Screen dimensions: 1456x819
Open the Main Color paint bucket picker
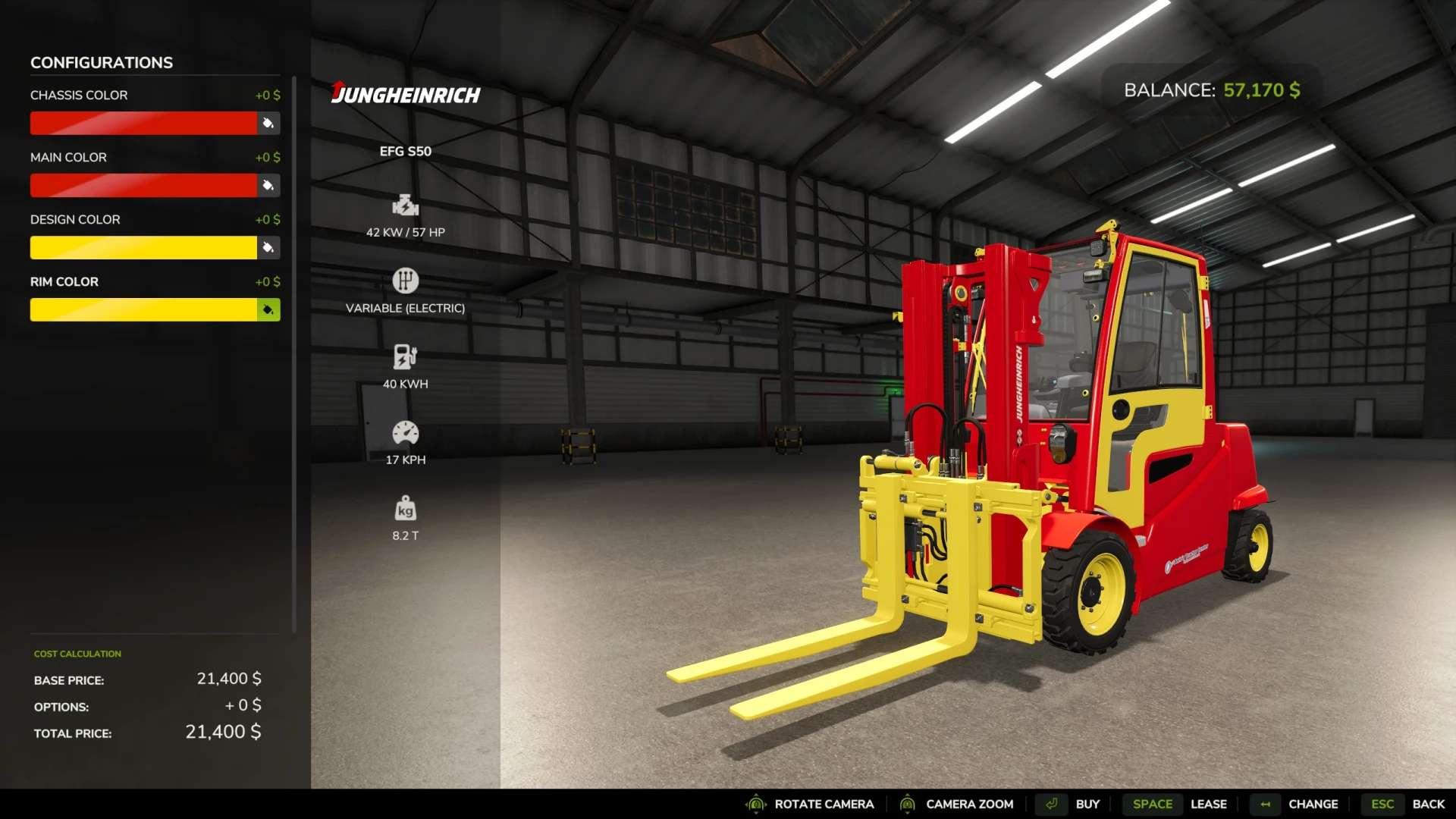tap(268, 185)
